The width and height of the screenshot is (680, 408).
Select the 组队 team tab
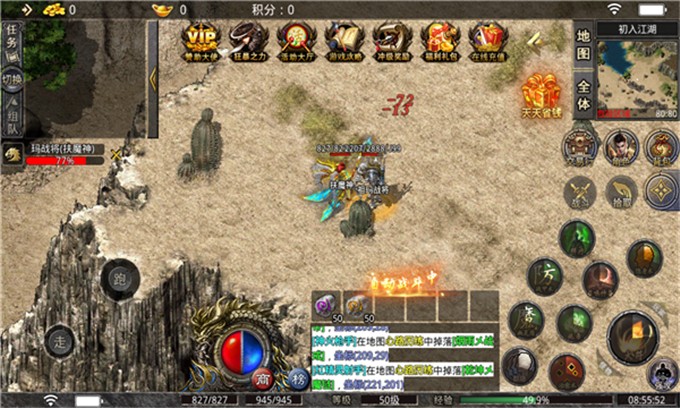tap(12, 118)
